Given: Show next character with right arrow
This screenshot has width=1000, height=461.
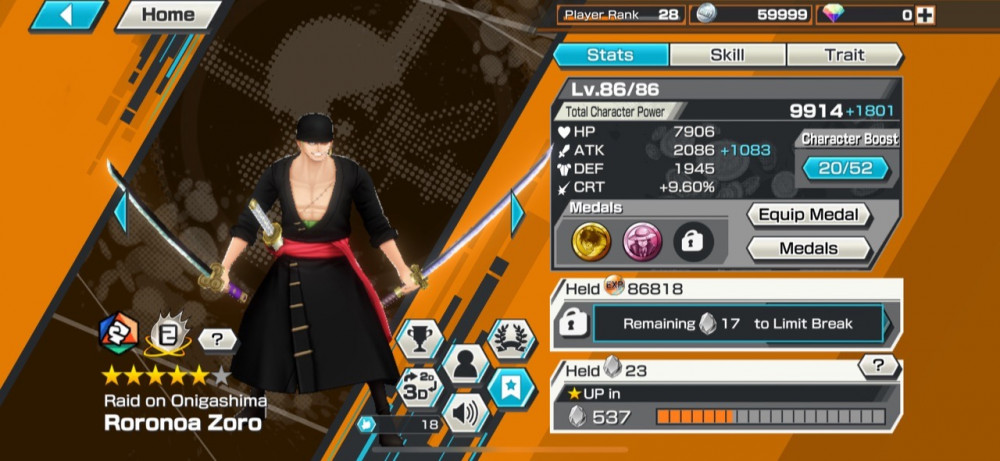Looking at the screenshot, I should (518, 212).
